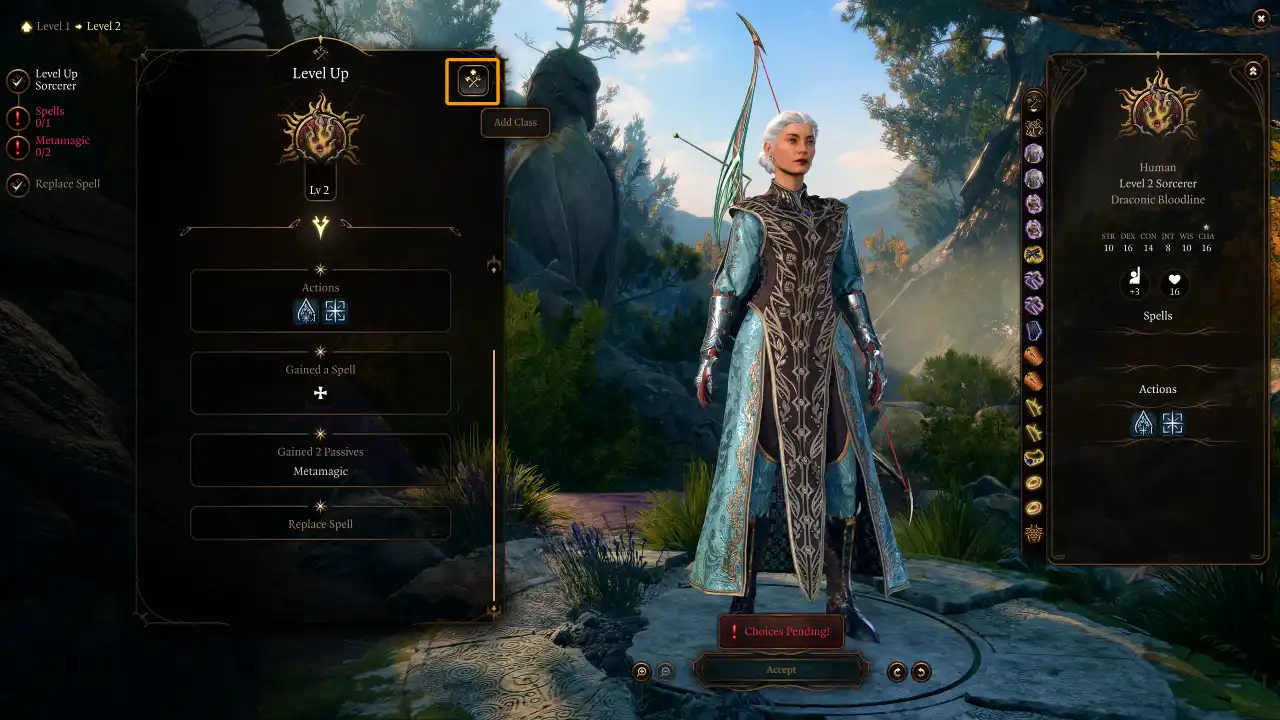Viewport: 1280px width, 720px height.
Task: Open the Gained 2 Passives Metamagic box
Action: [x=320, y=460]
